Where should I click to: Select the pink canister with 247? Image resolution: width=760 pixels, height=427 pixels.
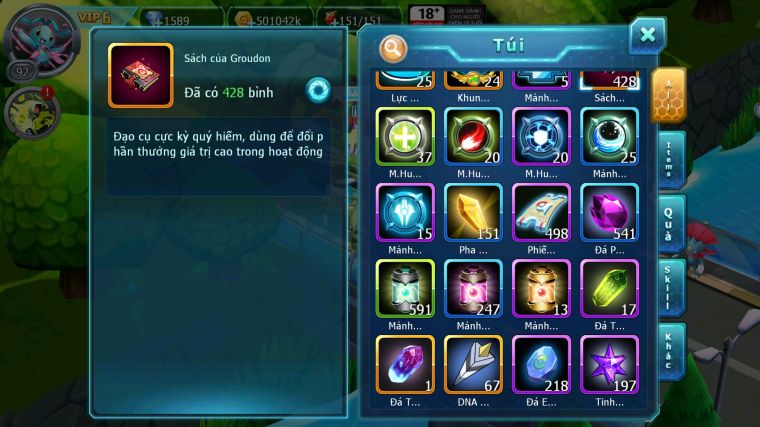point(473,288)
